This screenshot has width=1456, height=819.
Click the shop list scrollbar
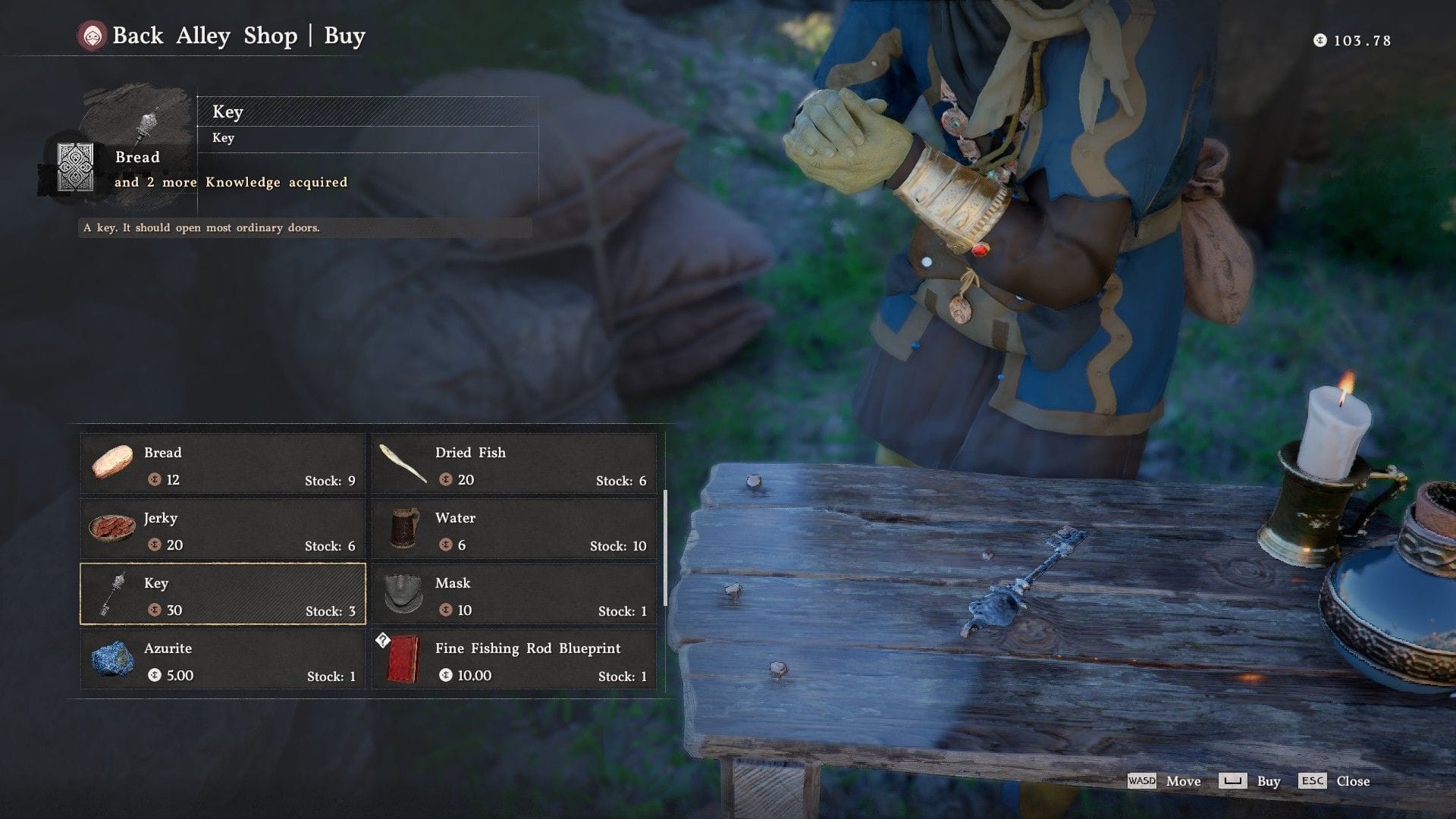tap(665, 548)
